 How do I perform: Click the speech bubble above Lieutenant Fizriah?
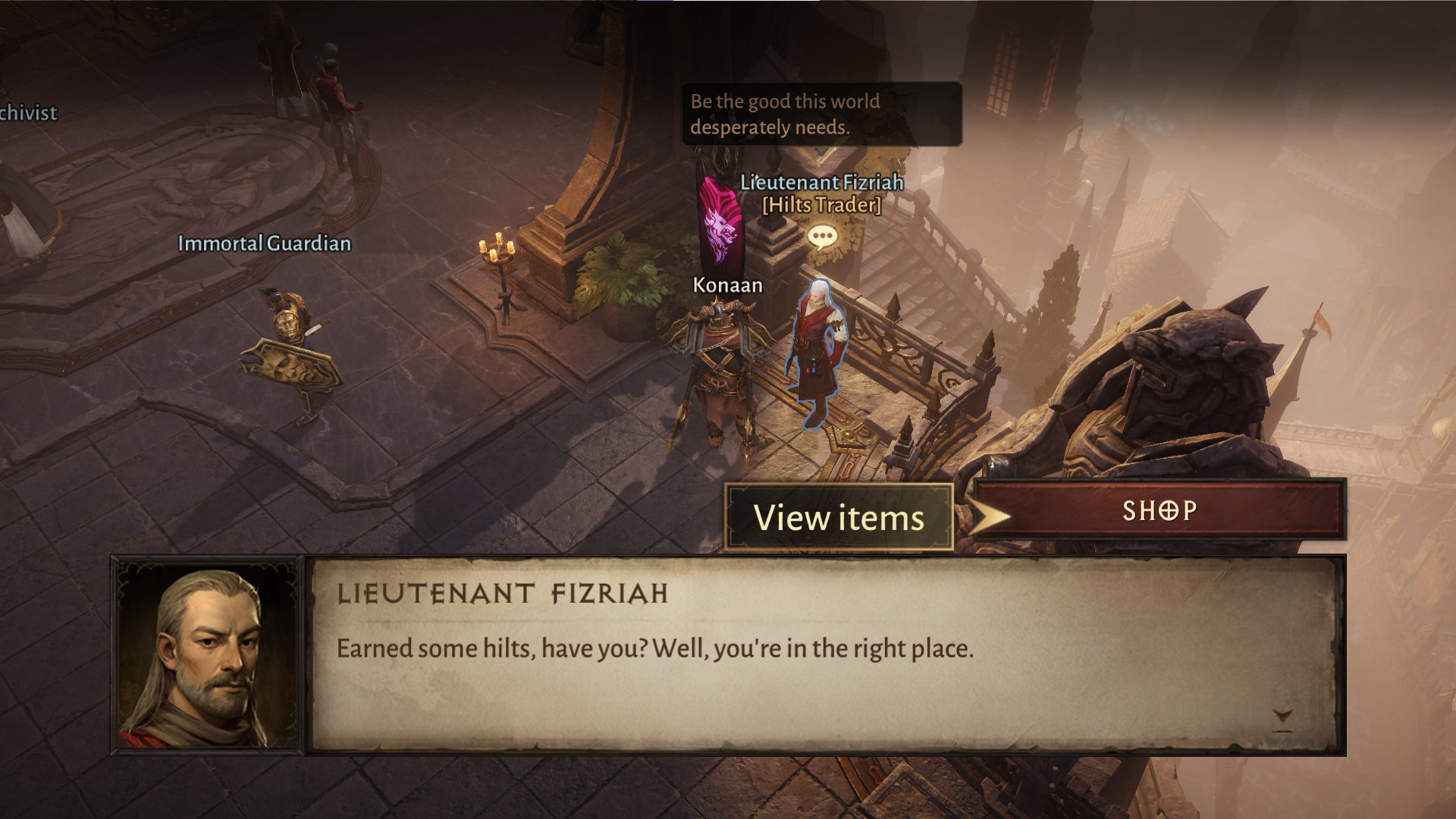[x=821, y=237]
